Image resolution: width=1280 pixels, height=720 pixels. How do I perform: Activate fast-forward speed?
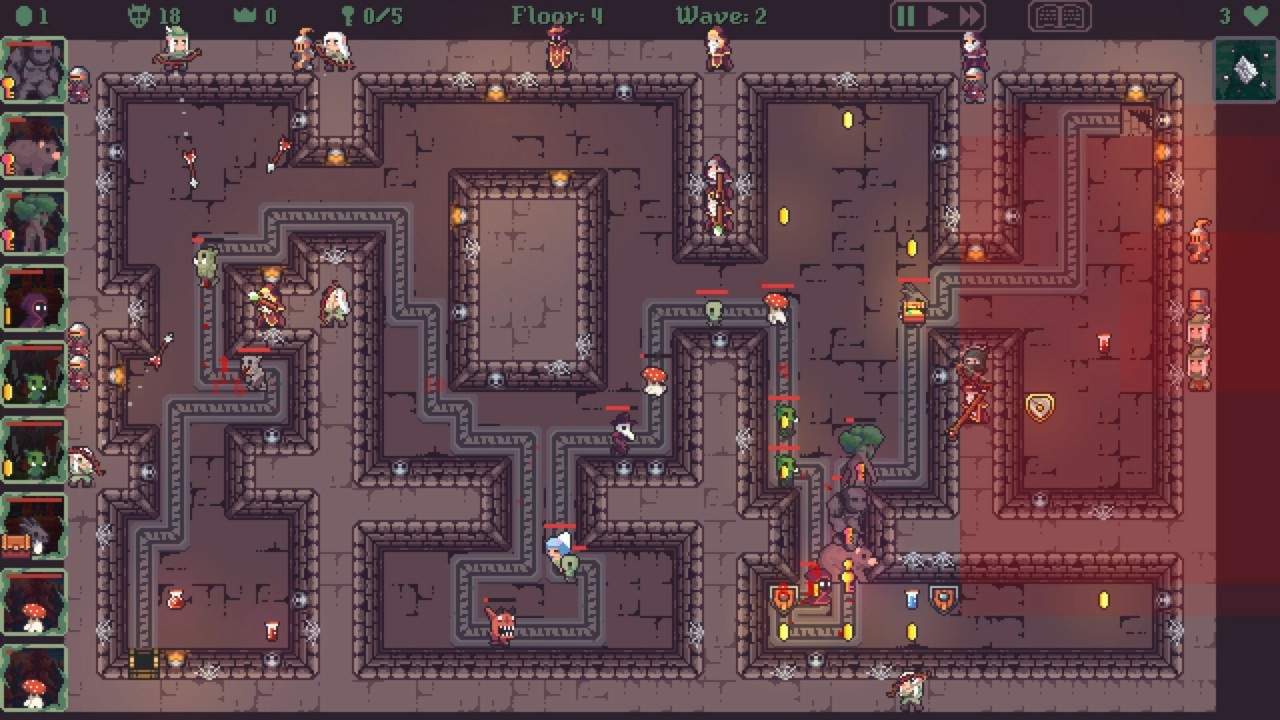[969, 16]
